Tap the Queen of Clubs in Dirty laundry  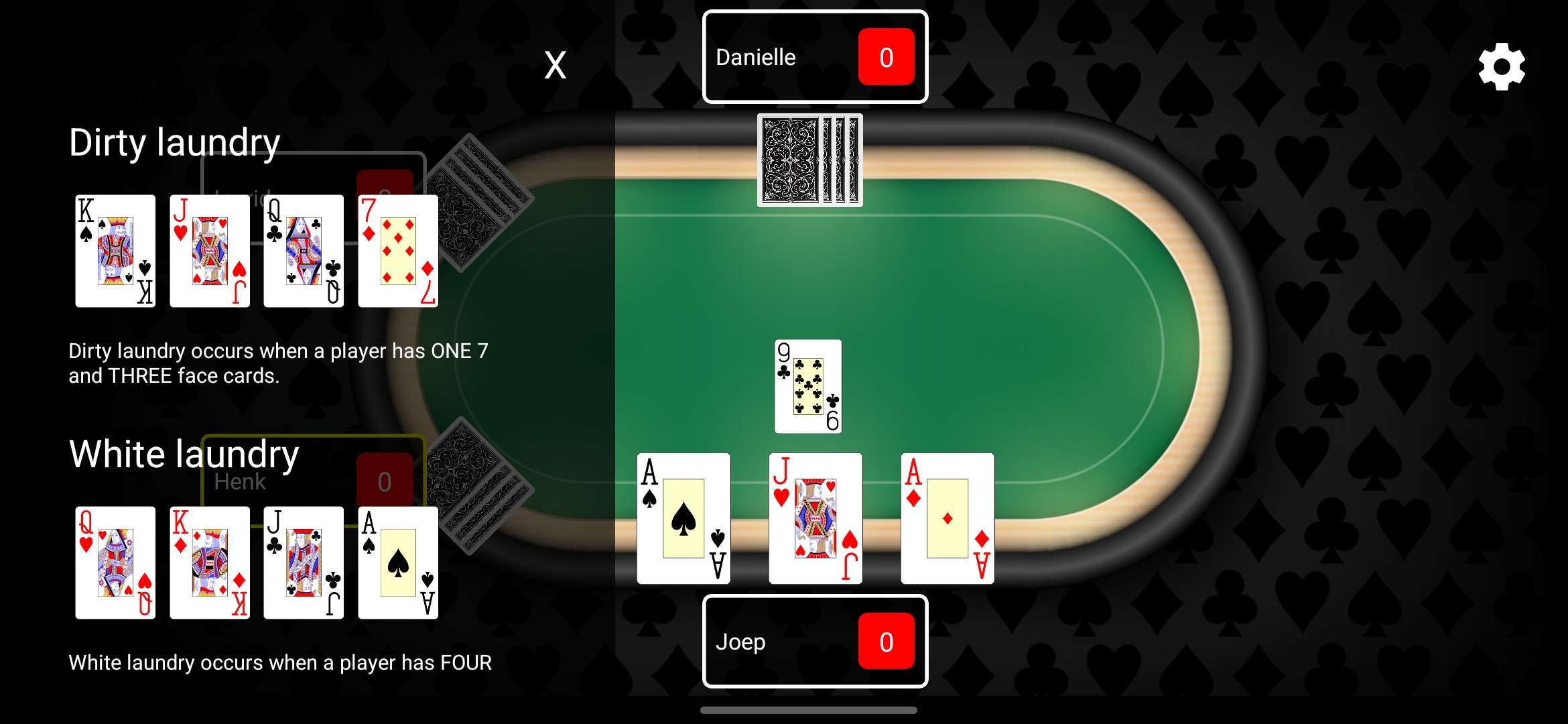303,251
